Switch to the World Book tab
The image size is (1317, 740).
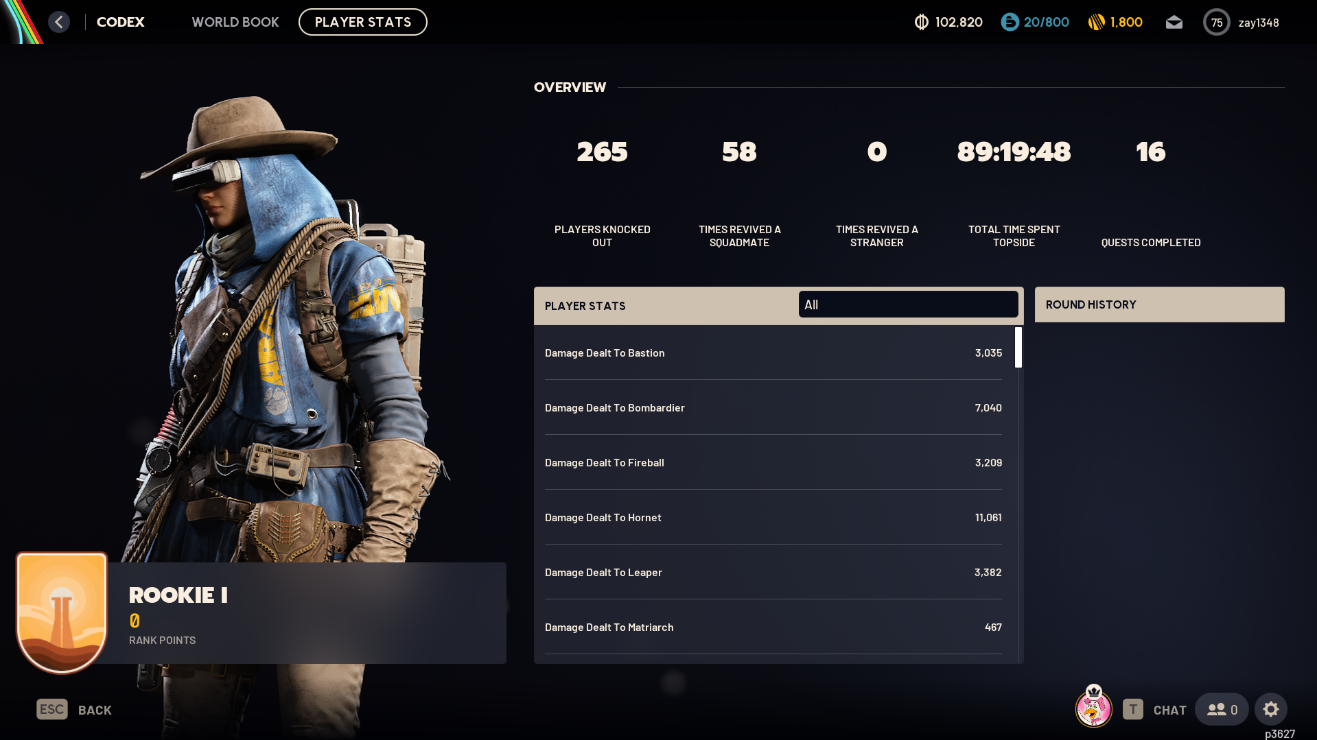point(235,22)
